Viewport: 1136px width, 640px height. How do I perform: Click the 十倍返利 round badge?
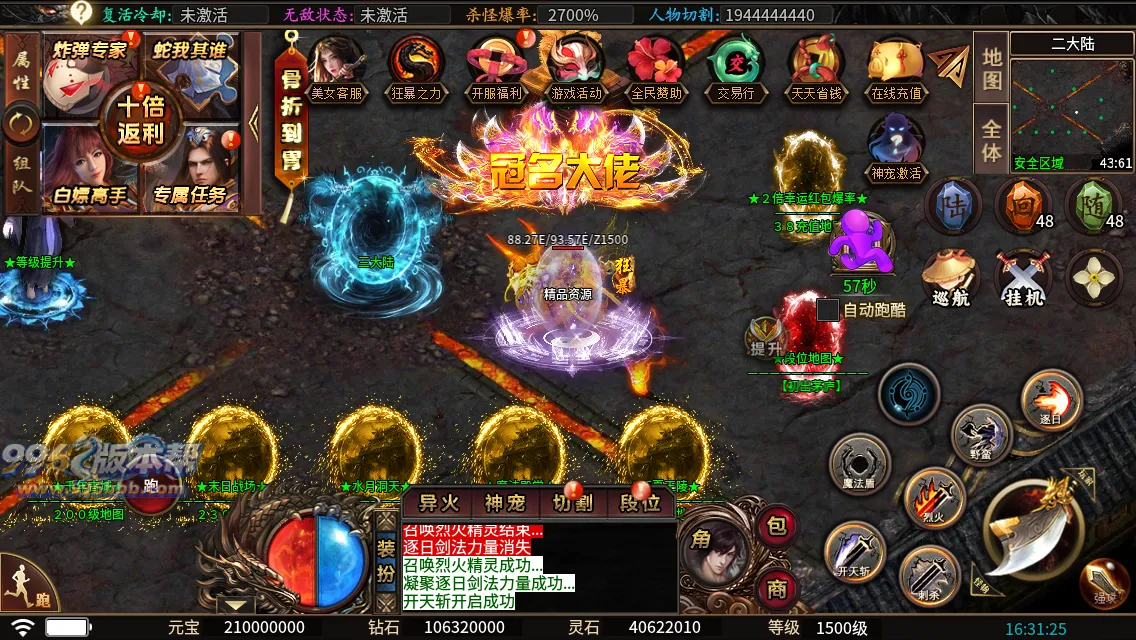[140, 120]
